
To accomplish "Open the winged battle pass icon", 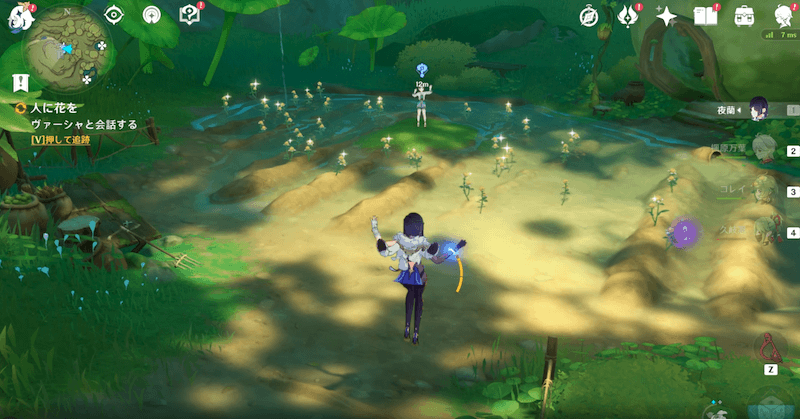I will 628,15.
